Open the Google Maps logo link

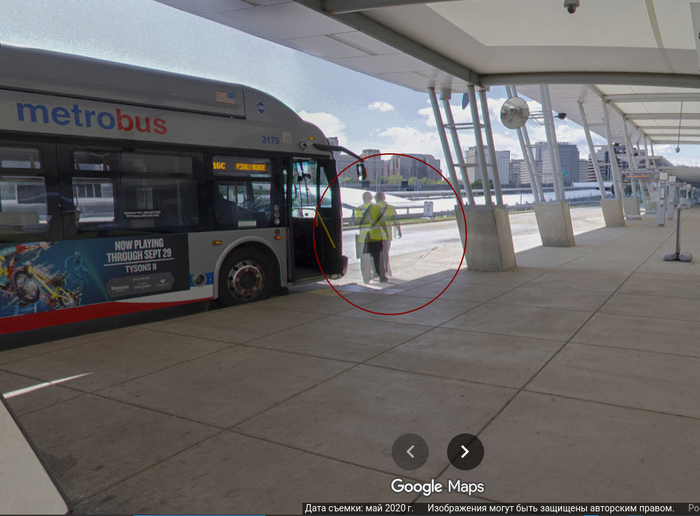437,487
